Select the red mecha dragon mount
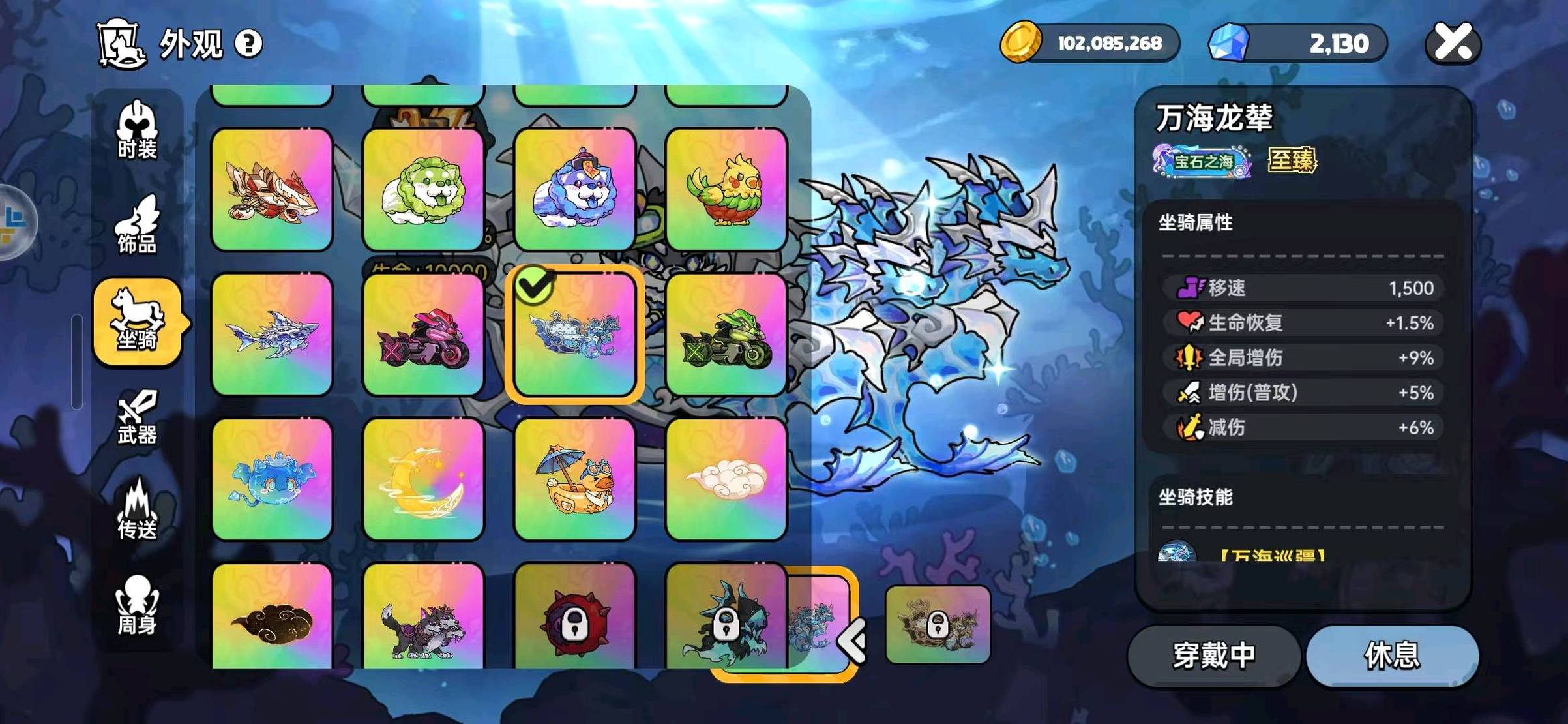Image resolution: width=1568 pixels, height=724 pixels. 272,189
